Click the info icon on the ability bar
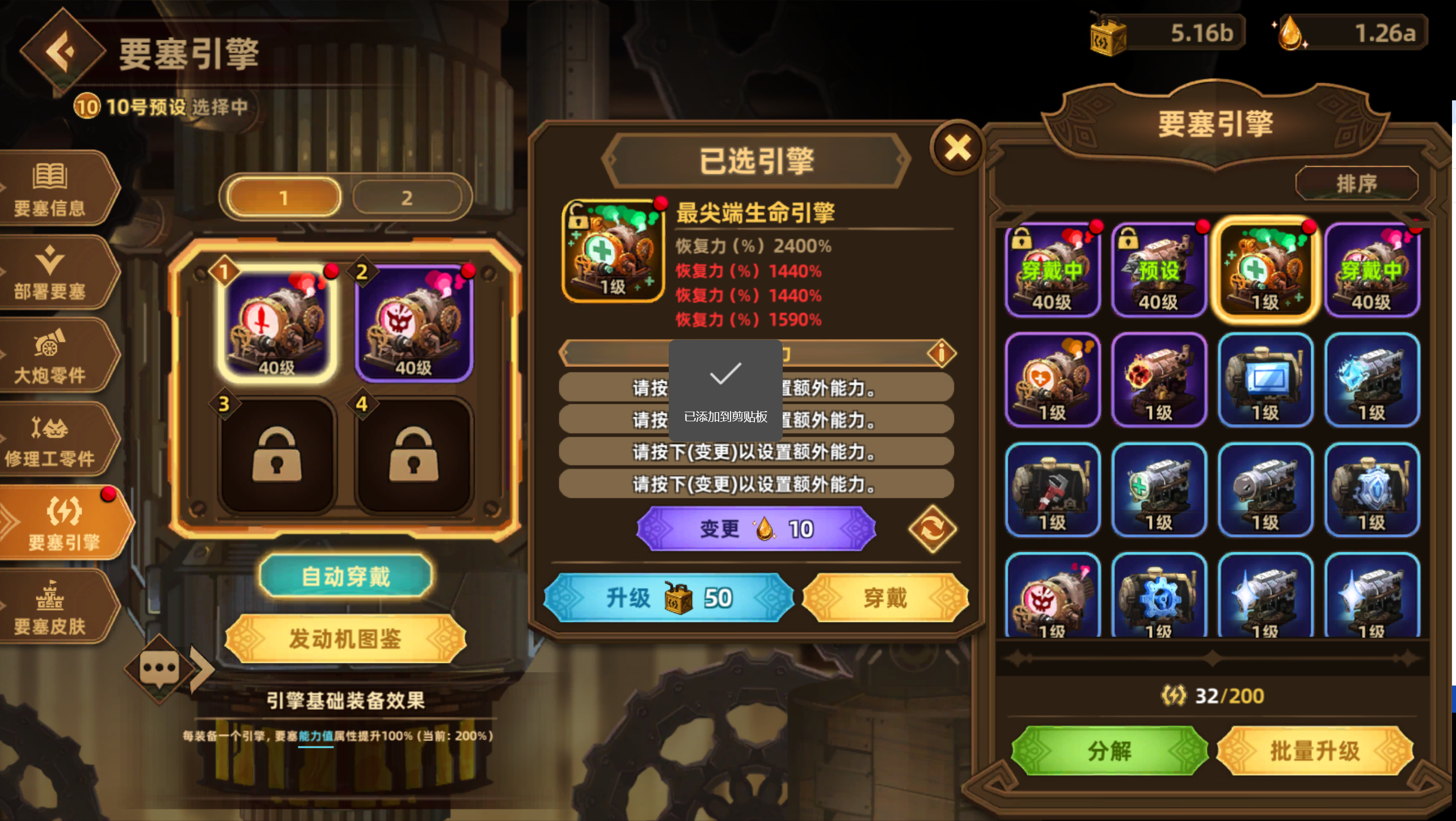The width and height of the screenshot is (1456, 821). click(942, 352)
